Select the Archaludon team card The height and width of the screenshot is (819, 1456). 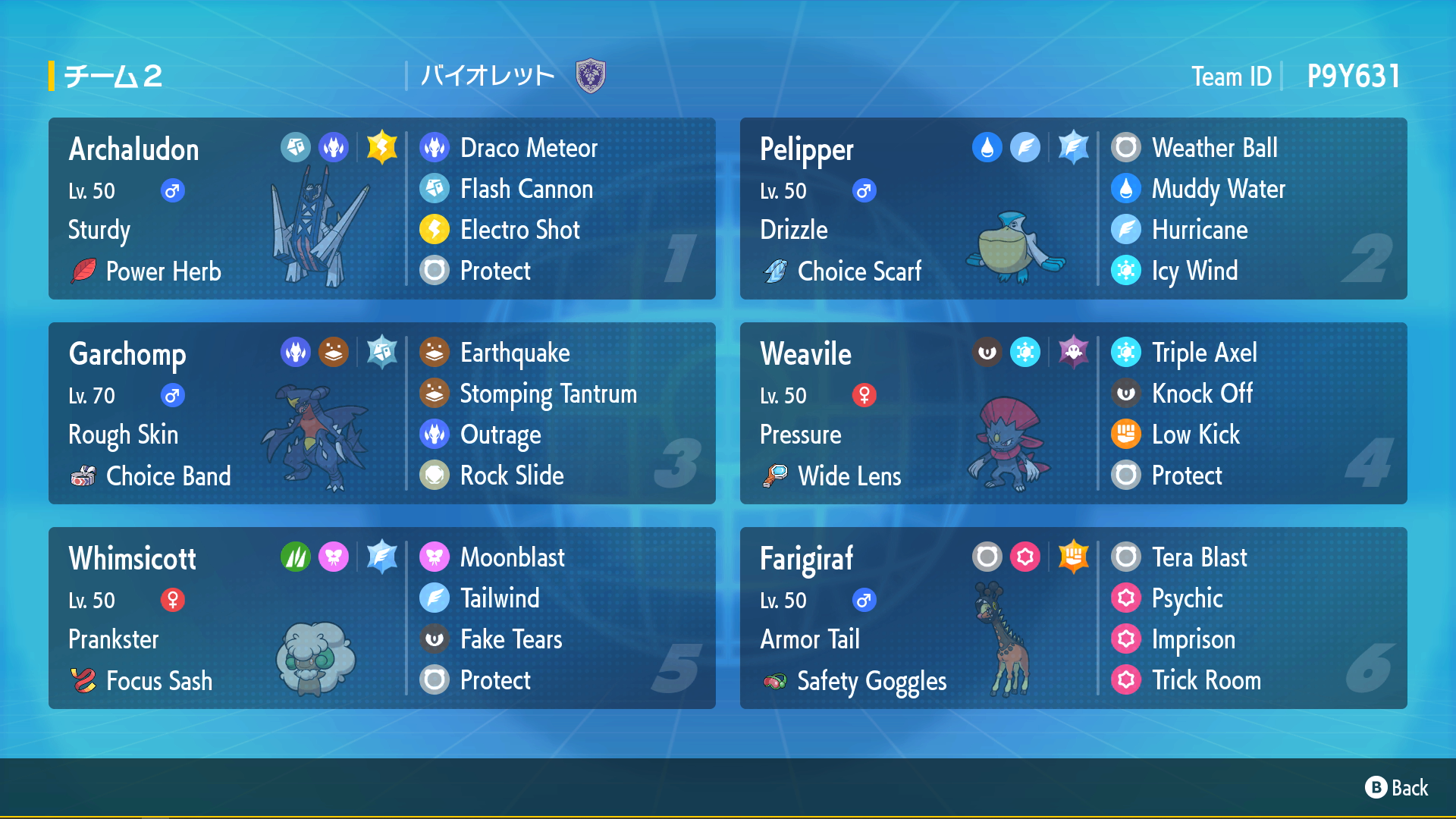coord(381,209)
